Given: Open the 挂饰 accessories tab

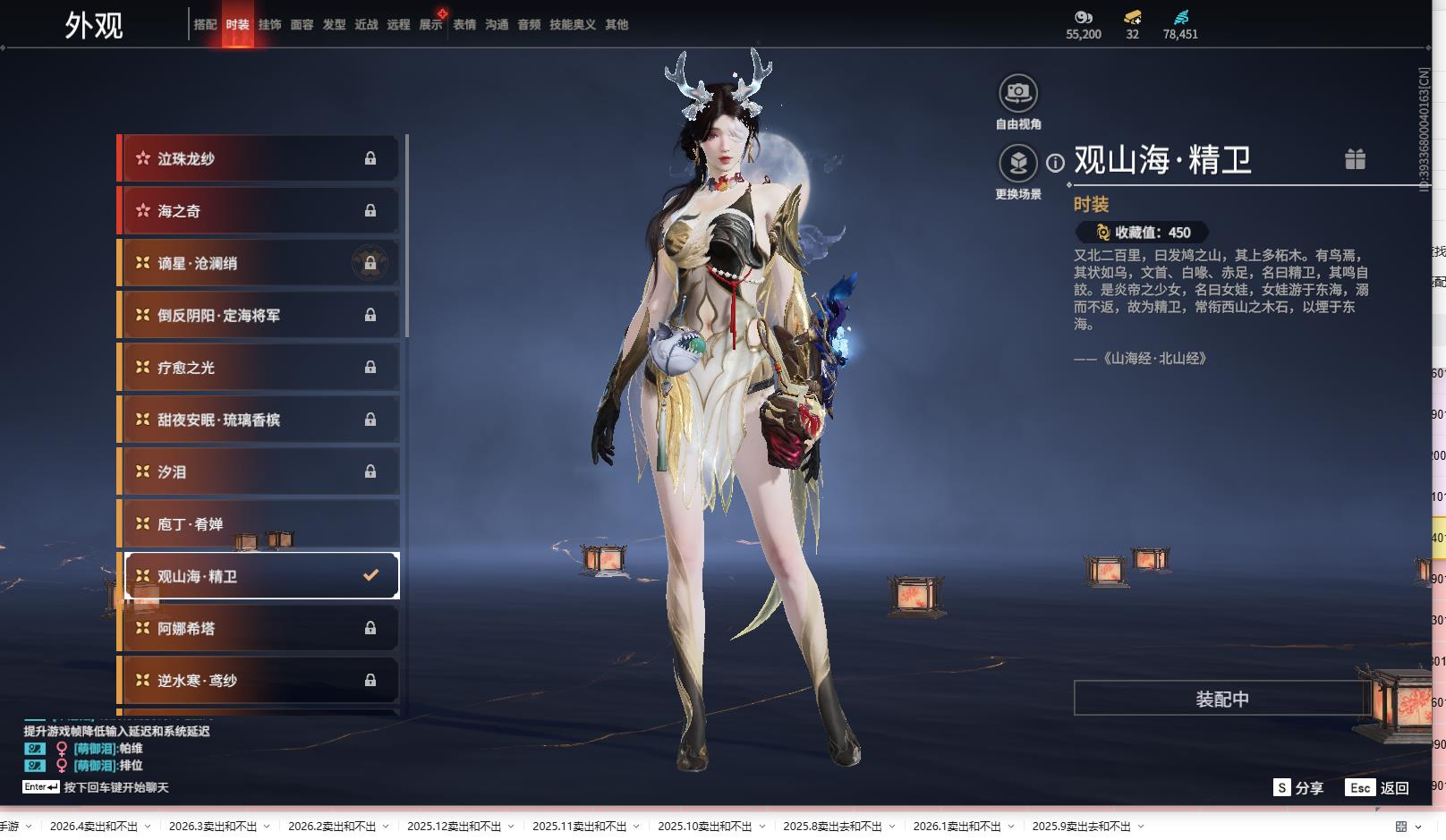Looking at the screenshot, I should click(269, 25).
